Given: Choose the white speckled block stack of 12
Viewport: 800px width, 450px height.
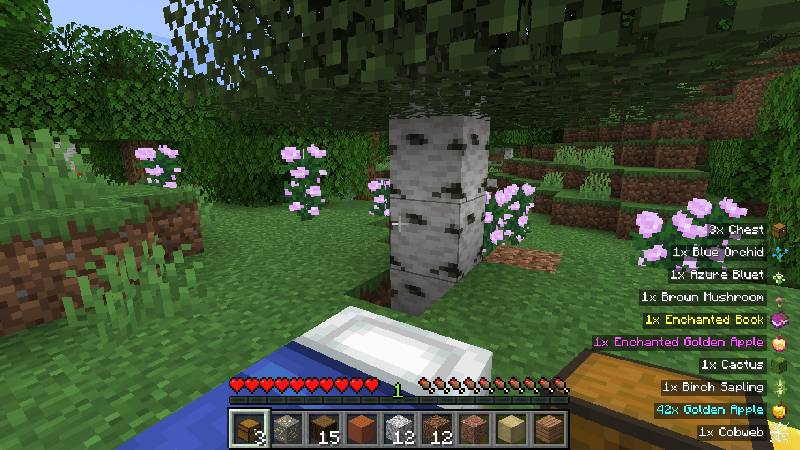Looking at the screenshot, I should [398, 428].
